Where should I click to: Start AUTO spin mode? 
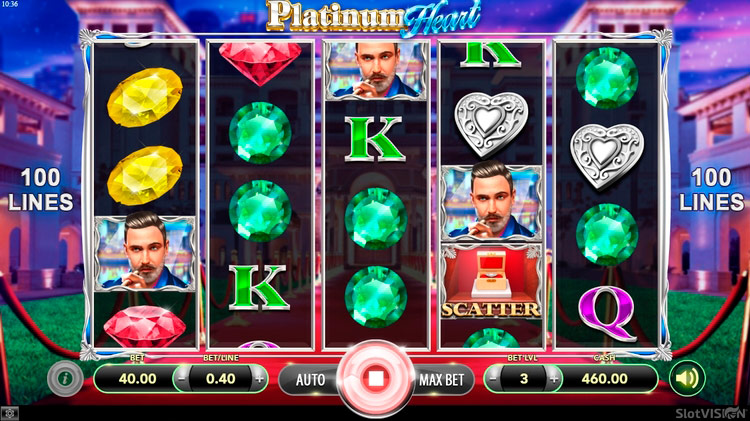(x=310, y=380)
